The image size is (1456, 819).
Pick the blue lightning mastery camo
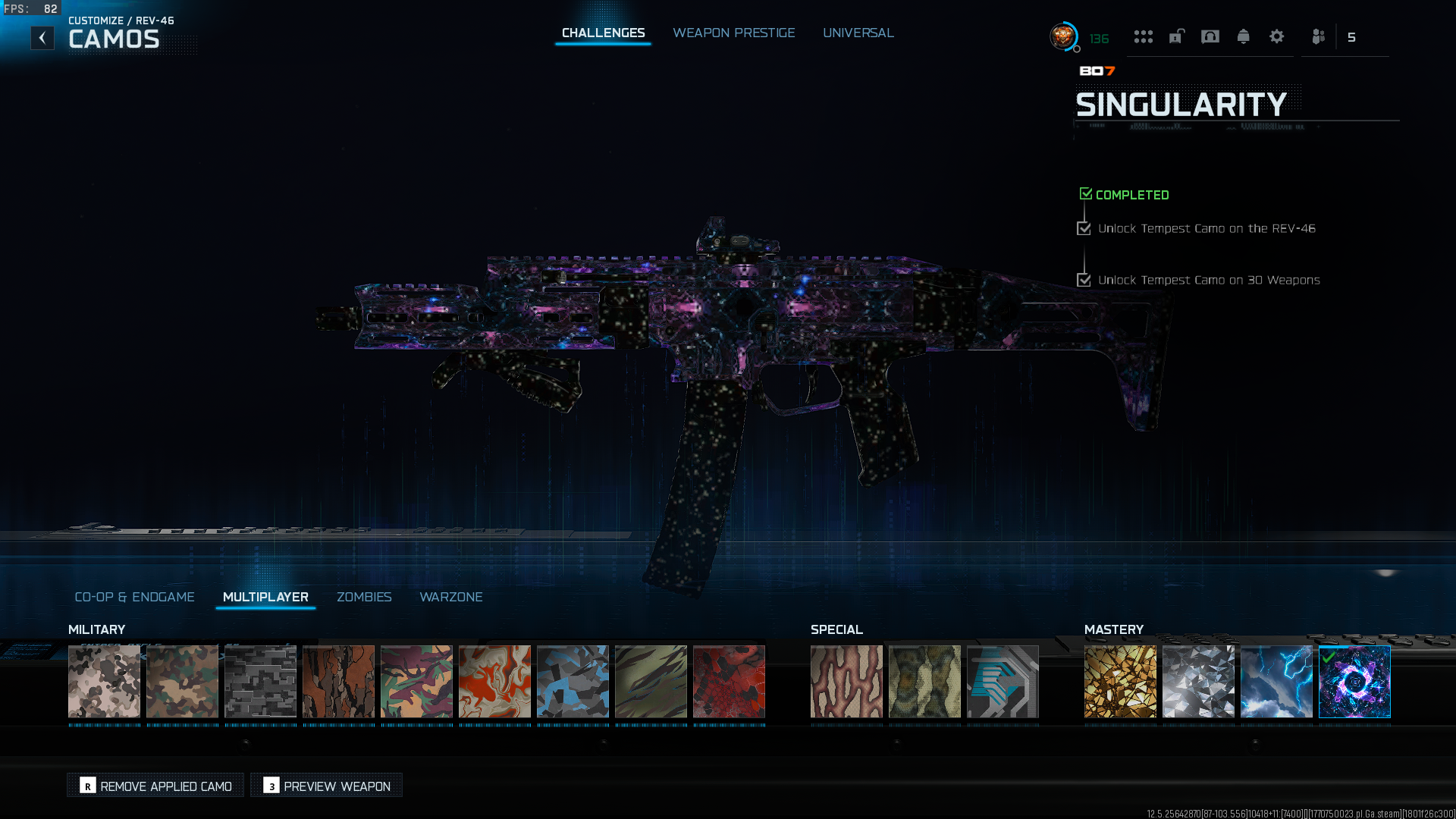(x=1276, y=681)
